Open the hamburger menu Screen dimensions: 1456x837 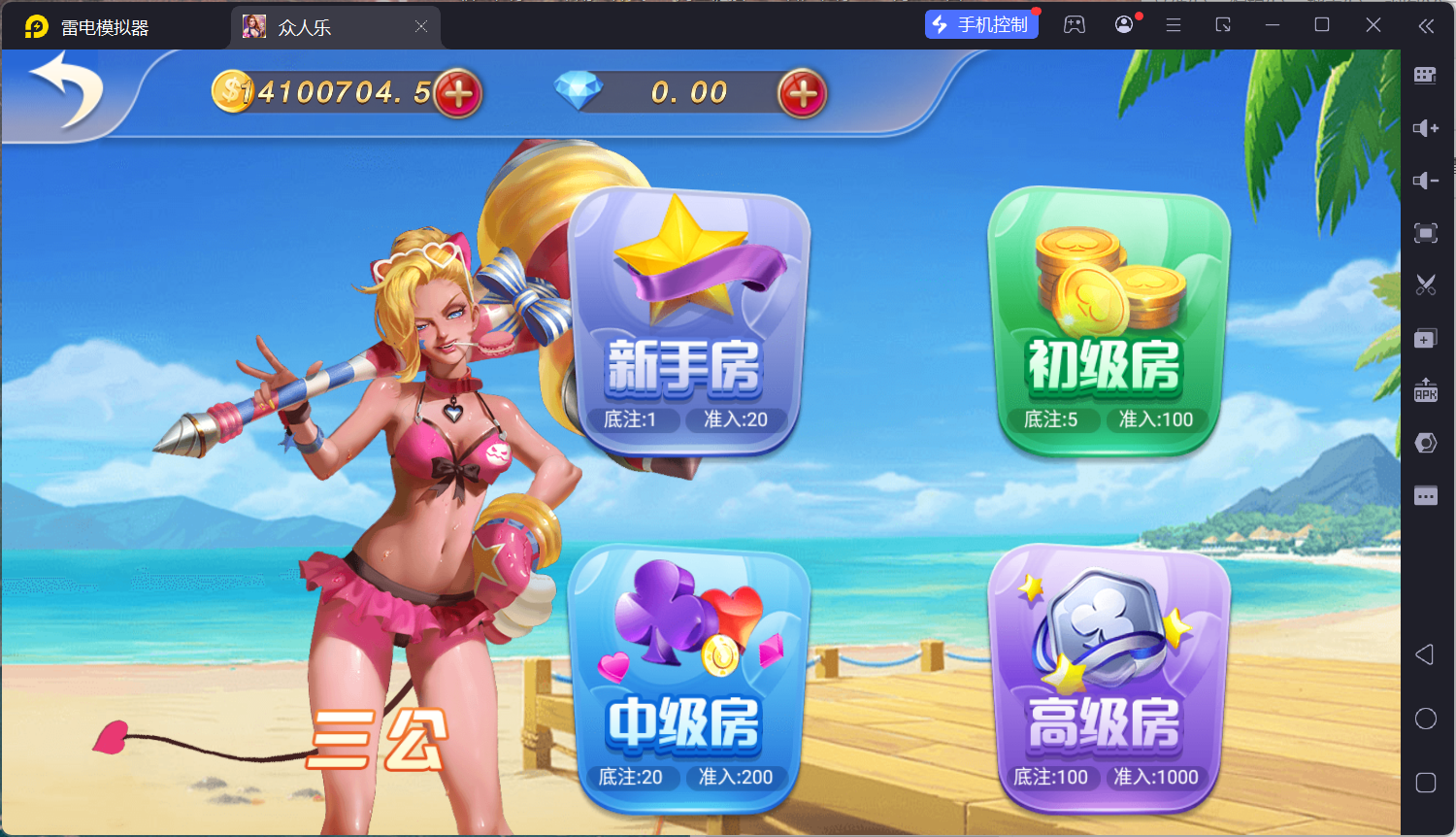(x=1173, y=24)
